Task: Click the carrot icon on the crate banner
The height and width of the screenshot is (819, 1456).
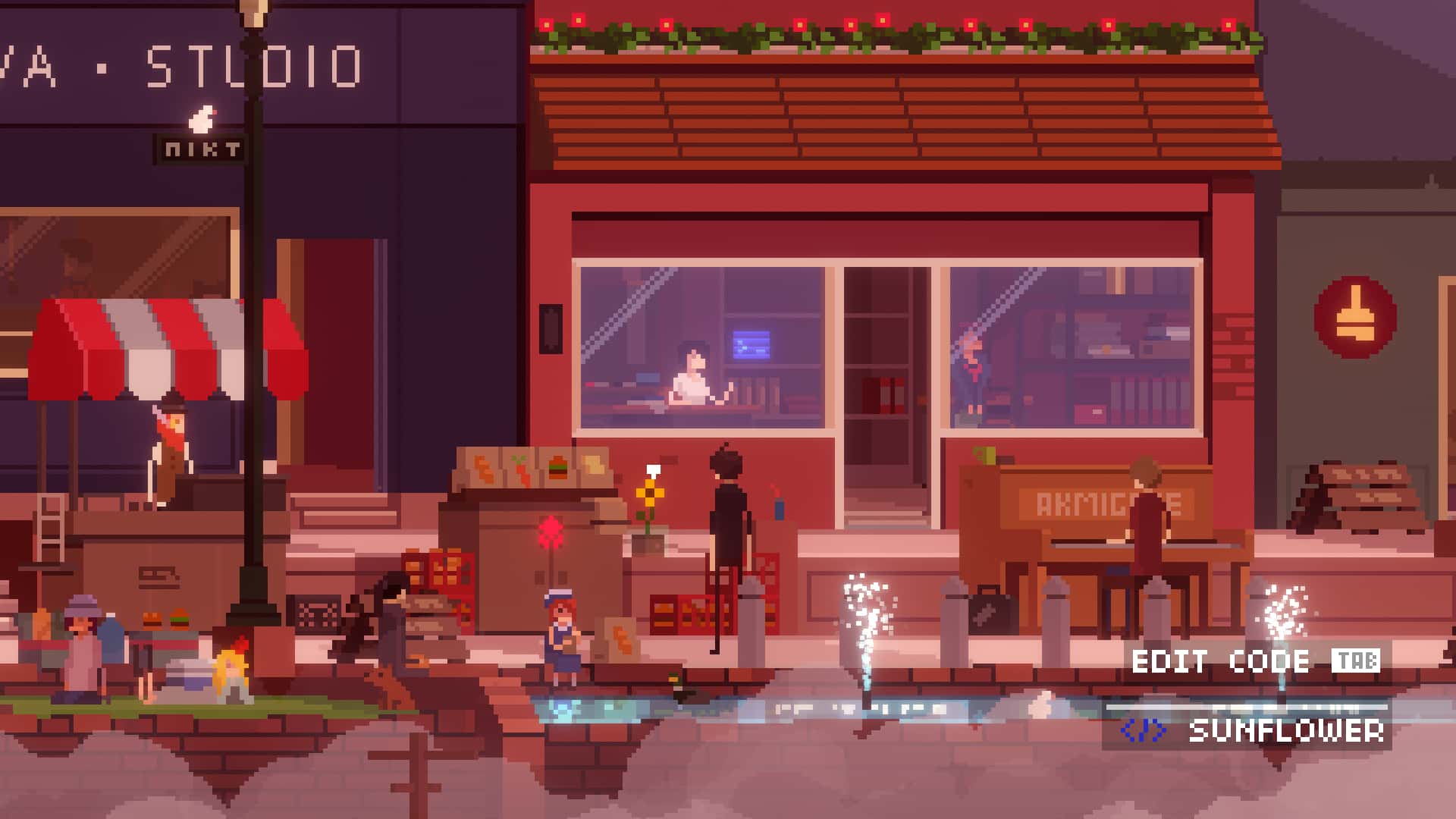Action: 519,469
